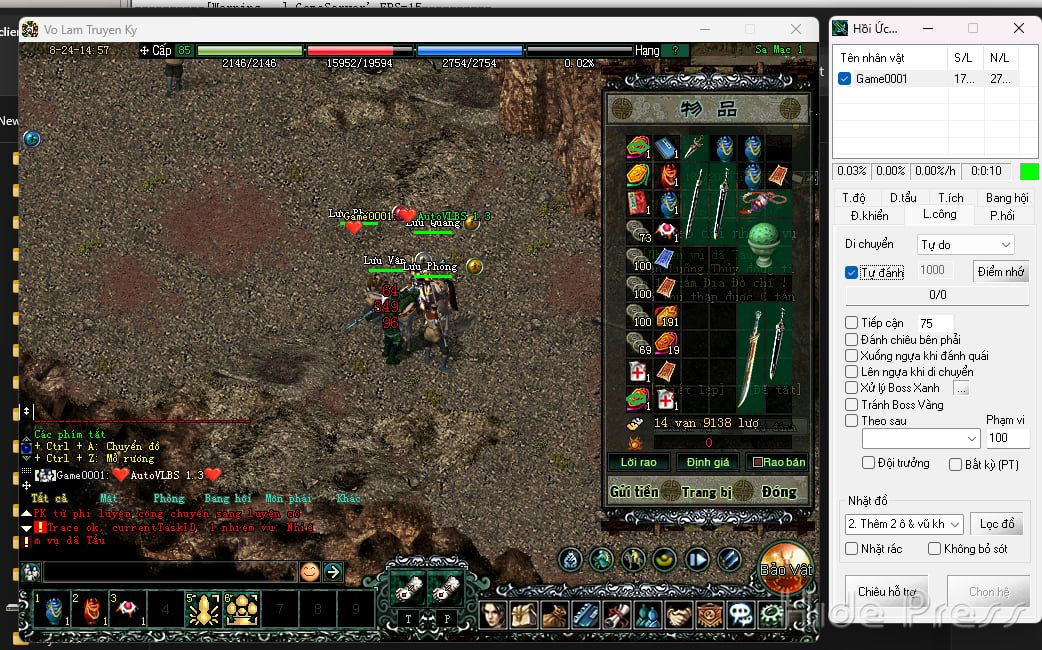This screenshot has width=1042, height=650.
Task: Toggle the Rao bán selling option
Action: pyautogui.click(x=778, y=462)
